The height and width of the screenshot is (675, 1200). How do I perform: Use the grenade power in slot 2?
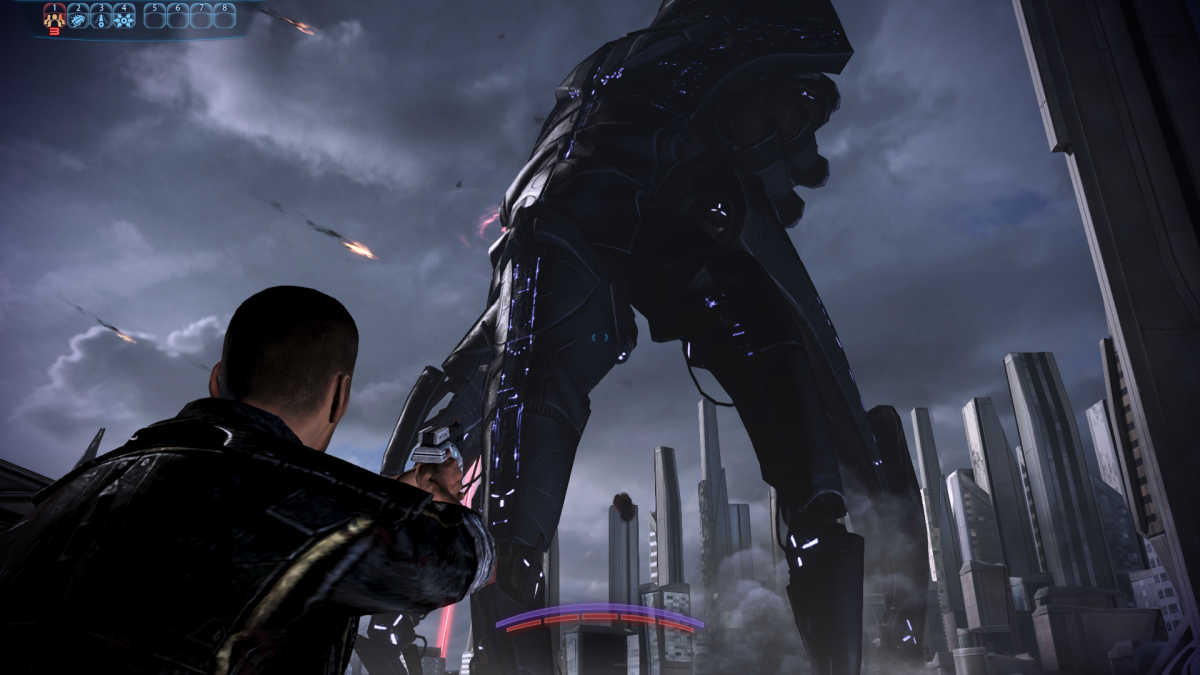78,16
